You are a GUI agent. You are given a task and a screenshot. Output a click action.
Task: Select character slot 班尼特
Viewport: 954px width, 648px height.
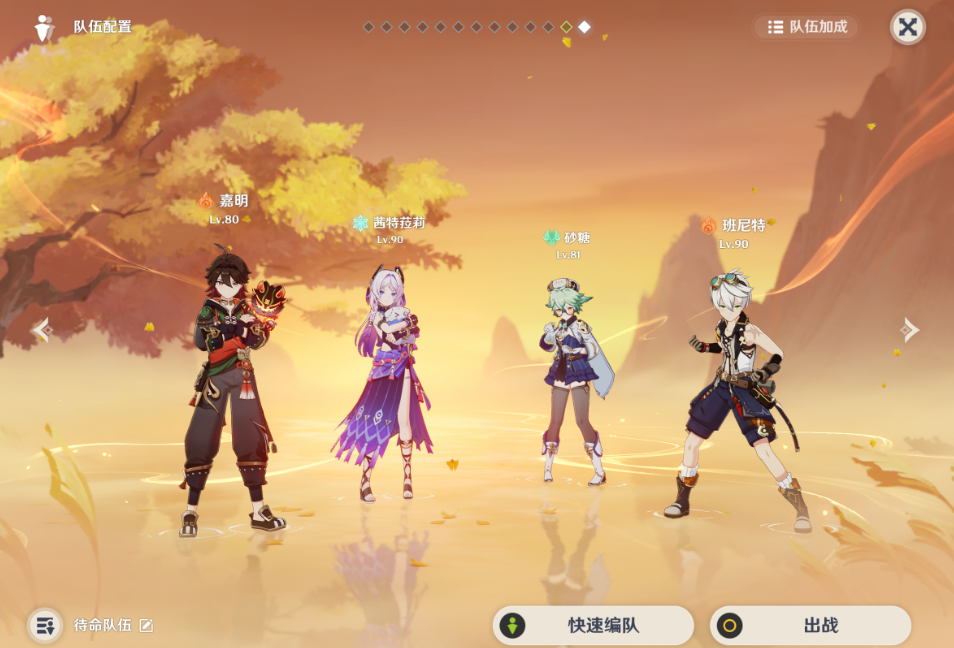[740, 390]
